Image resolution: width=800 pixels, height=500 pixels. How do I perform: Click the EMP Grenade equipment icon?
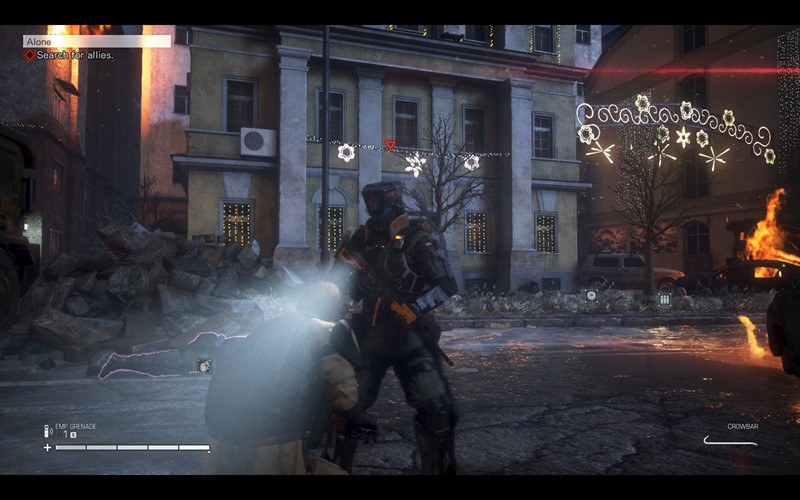coord(48,431)
